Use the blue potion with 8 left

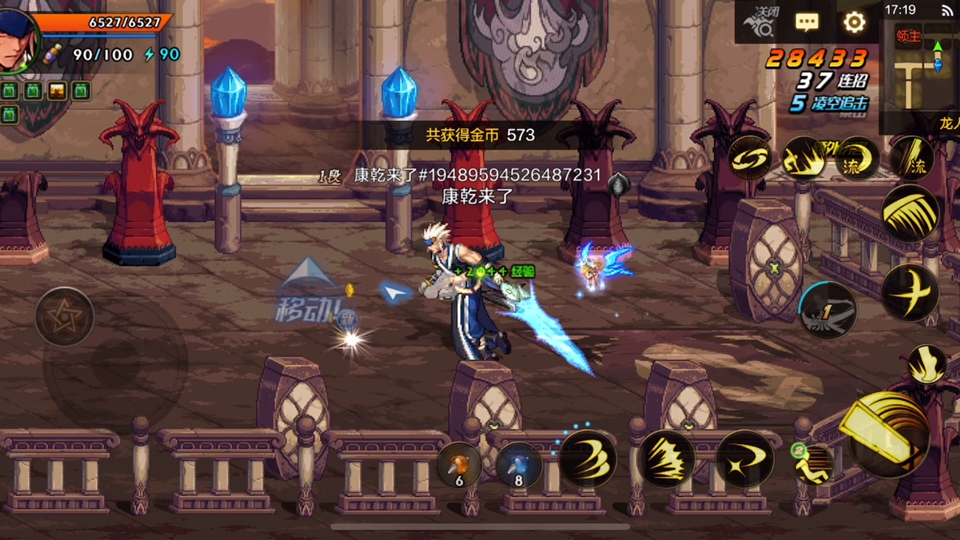[518, 463]
